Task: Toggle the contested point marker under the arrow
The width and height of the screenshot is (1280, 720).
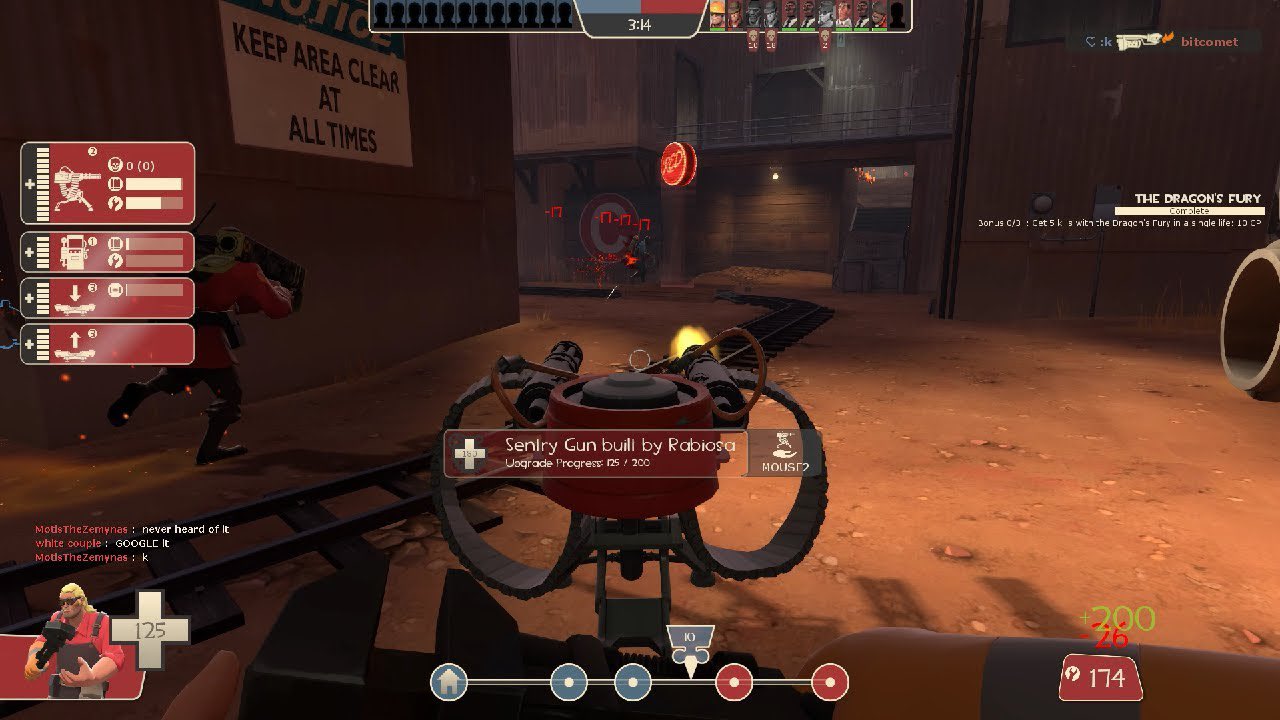Action: pos(691,678)
